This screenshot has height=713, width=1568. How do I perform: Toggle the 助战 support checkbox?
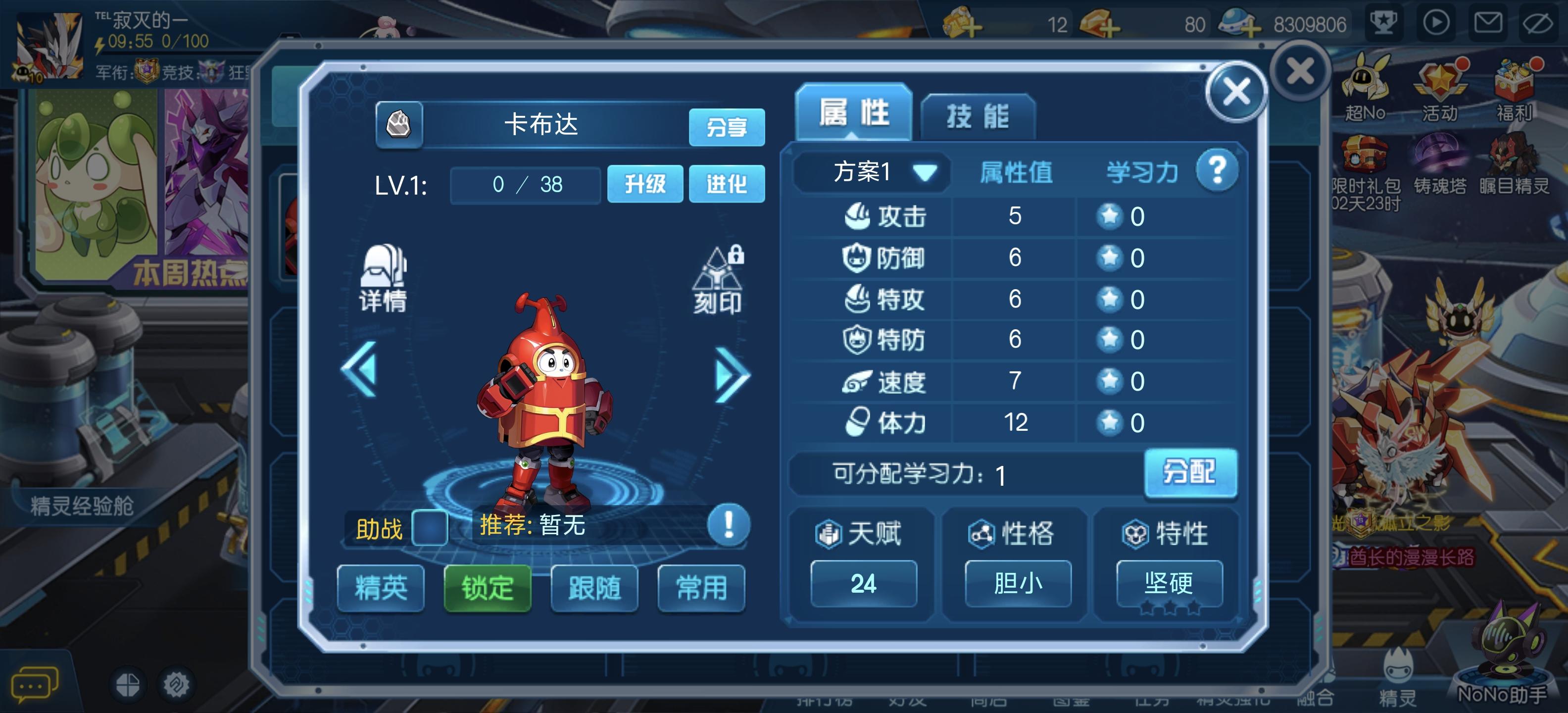point(430,527)
